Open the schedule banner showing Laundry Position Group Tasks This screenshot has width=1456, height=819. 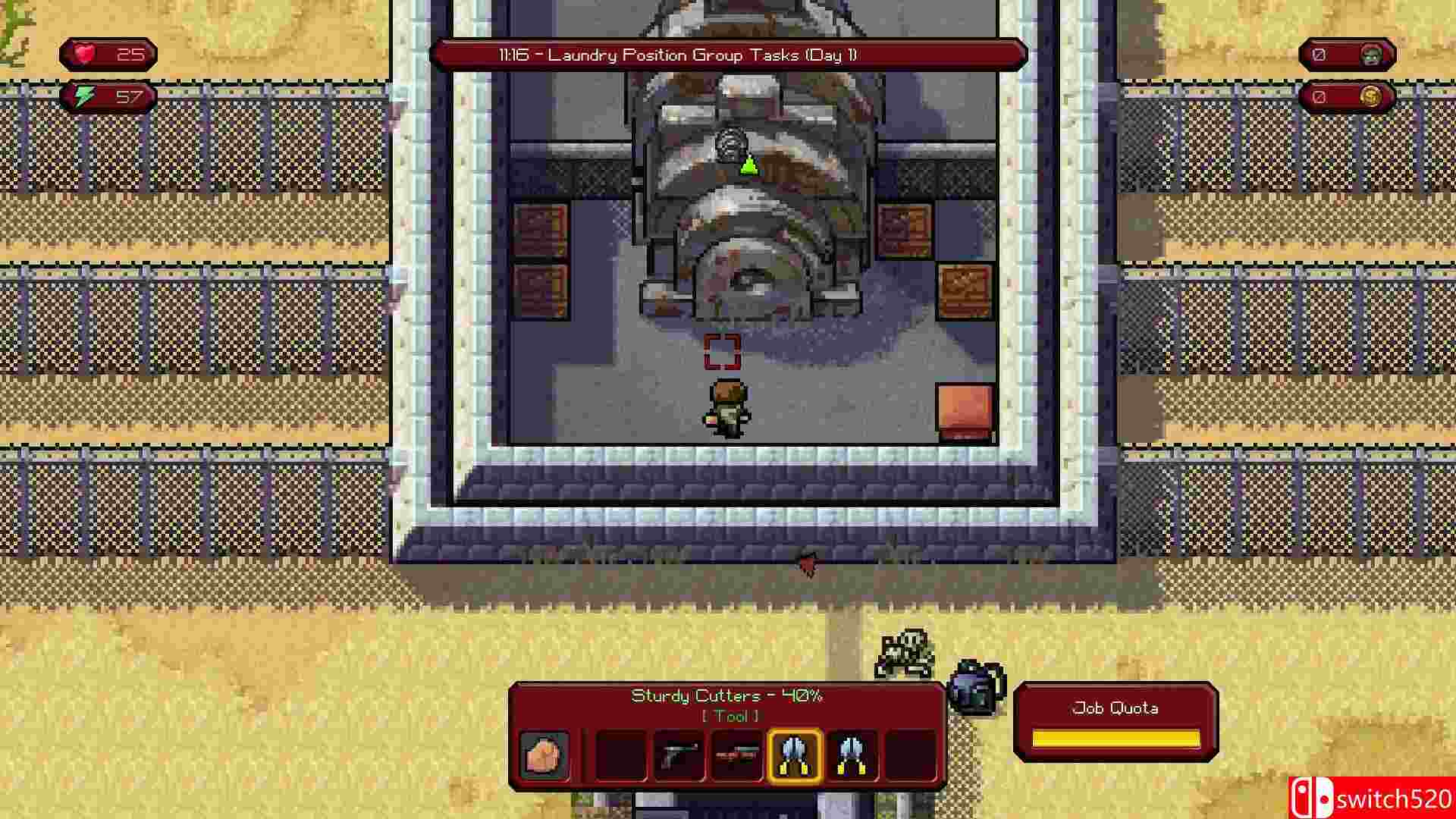728,55
